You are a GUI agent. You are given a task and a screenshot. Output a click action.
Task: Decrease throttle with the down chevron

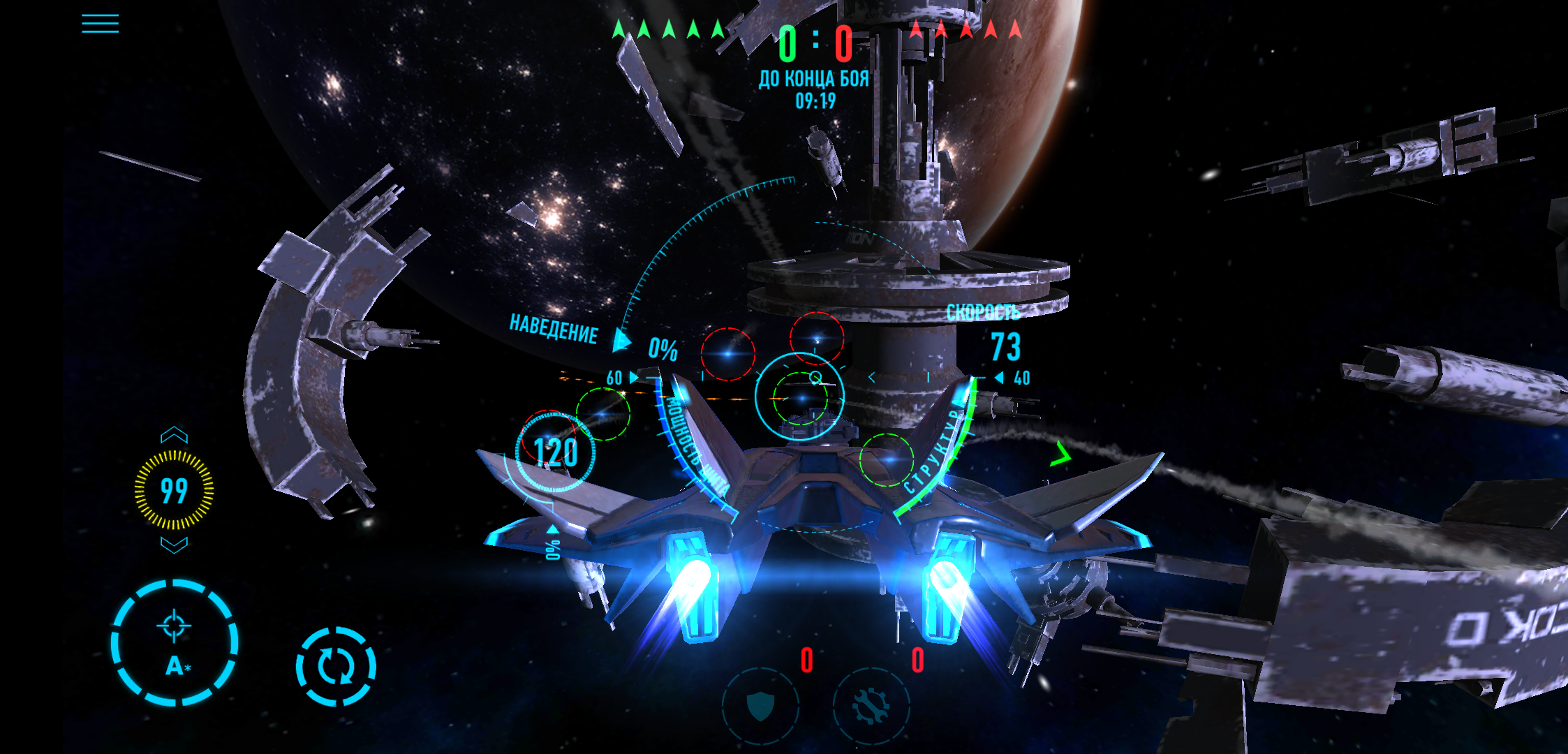174,545
